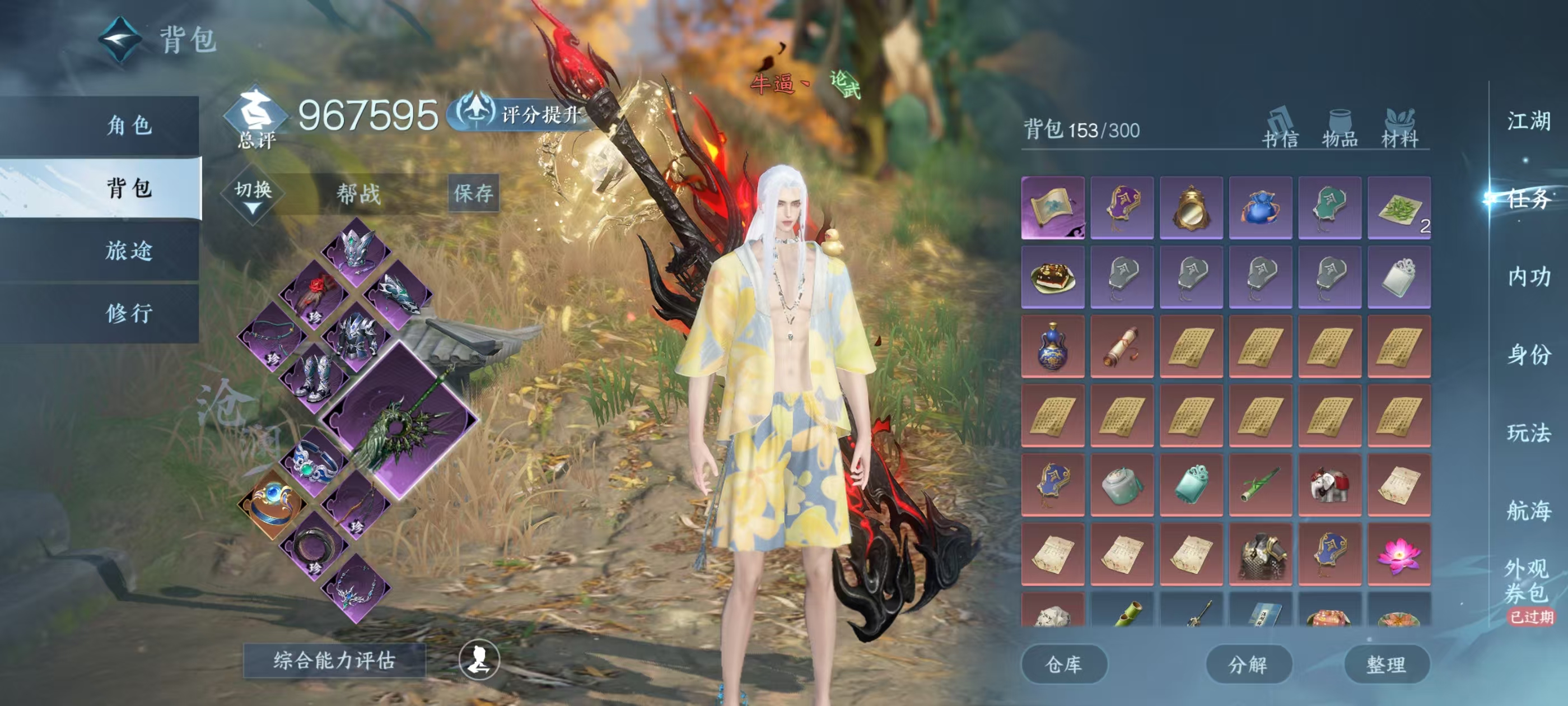Filter bag by 物品 category
This screenshot has height=706, width=1568.
[1340, 129]
